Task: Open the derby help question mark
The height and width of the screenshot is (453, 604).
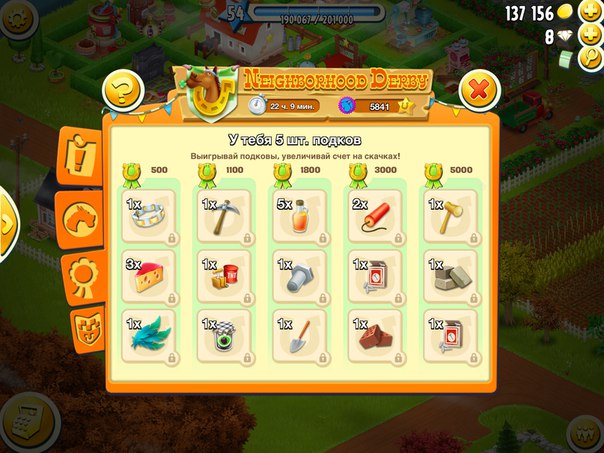Action: 122,90
